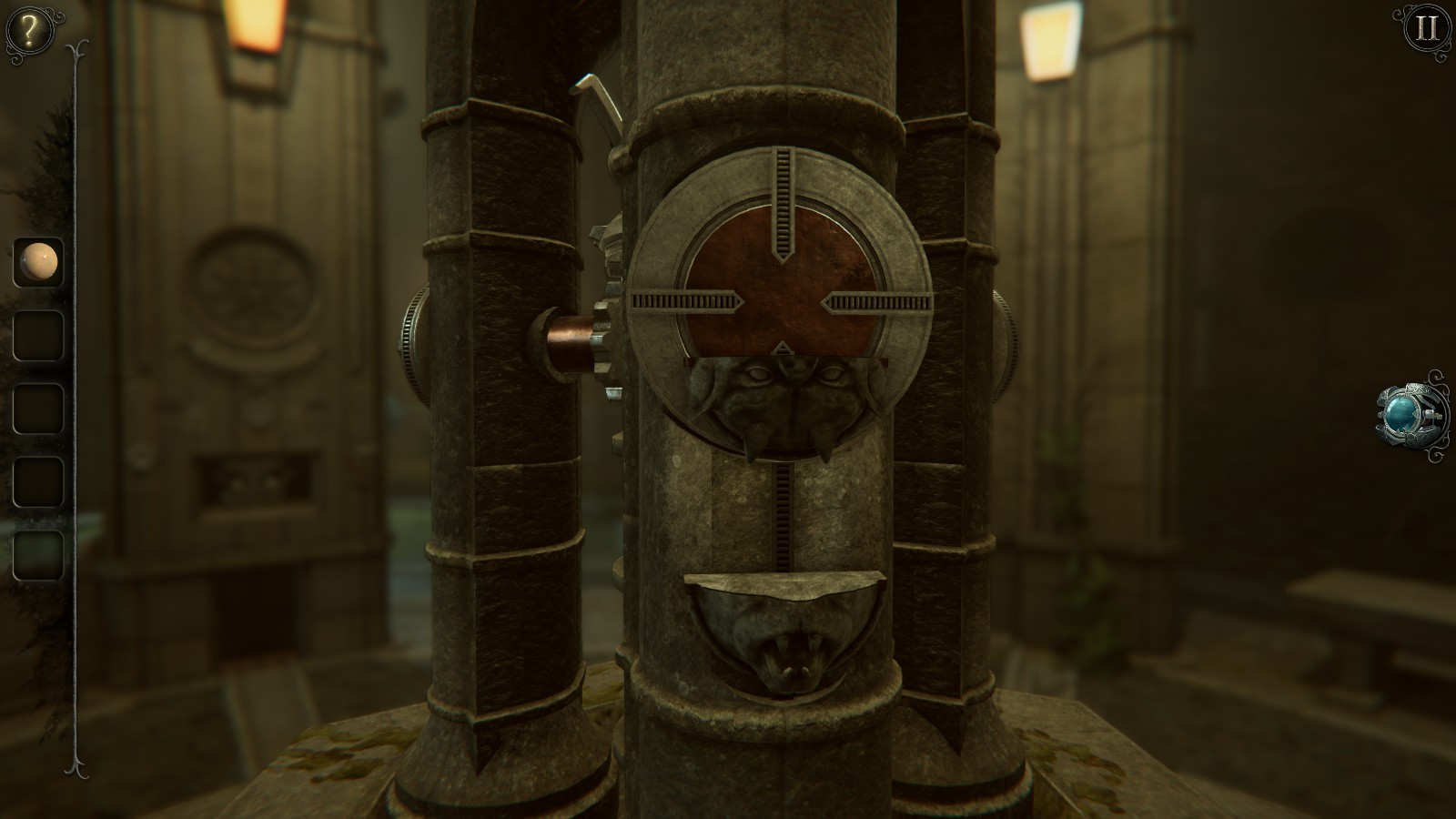1456x819 pixels.
Task: Click the lantern hanging at top right
Action: point(1048,41)
